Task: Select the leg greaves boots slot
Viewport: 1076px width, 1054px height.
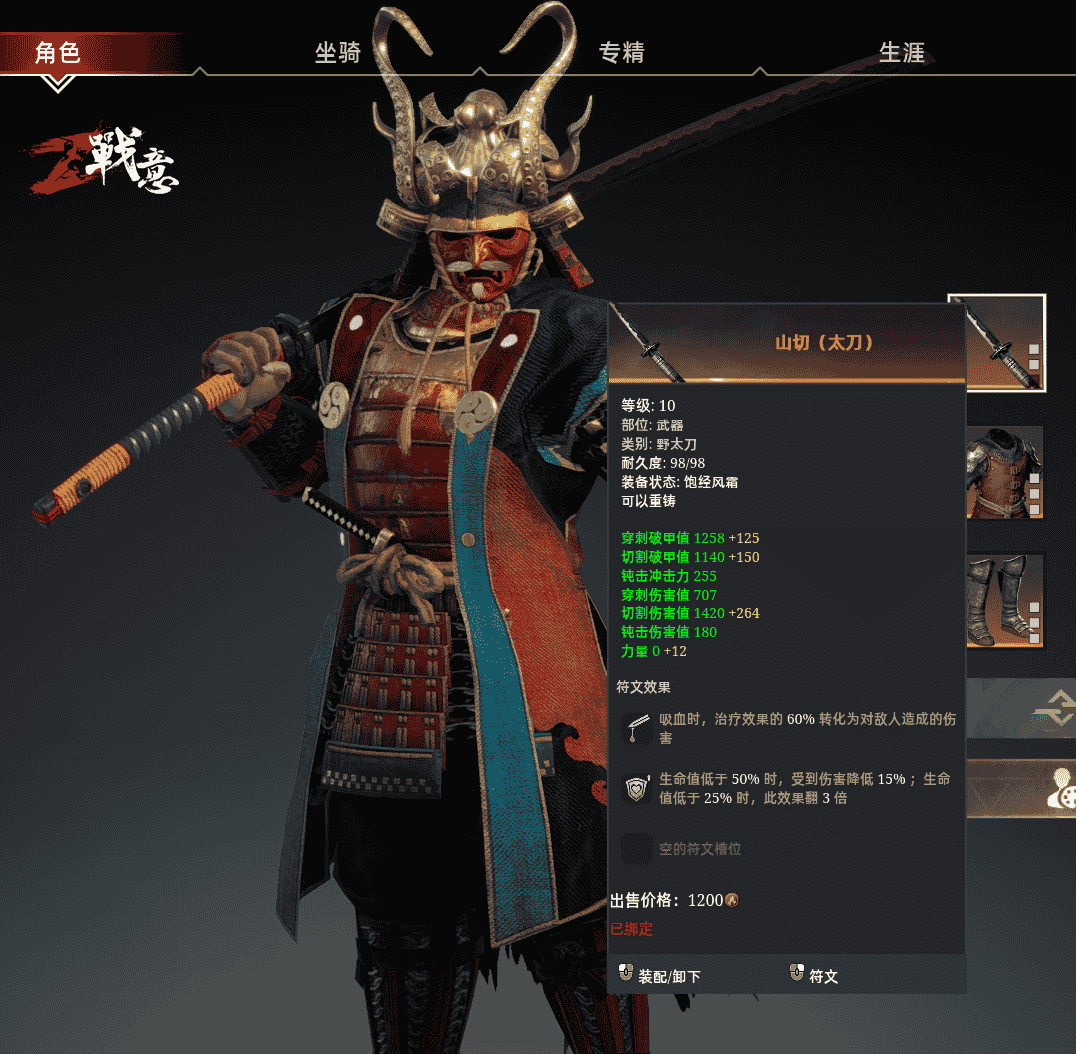Action: pyautogui.click(x=1004, y=600)
